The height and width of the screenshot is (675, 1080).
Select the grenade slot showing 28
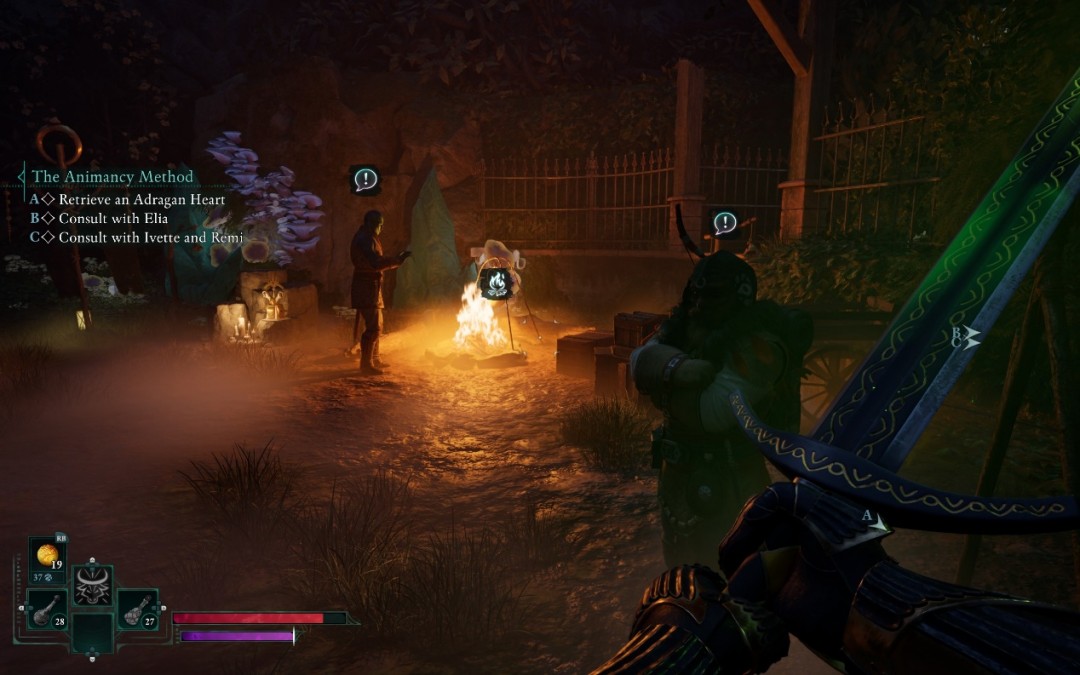47,609
